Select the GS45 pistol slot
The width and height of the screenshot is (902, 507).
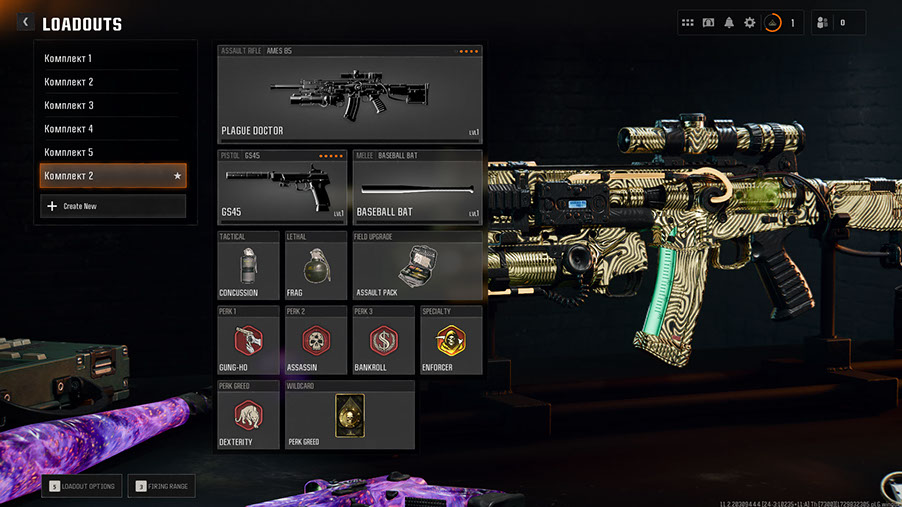pyautogui.click(x=282, y=186)
